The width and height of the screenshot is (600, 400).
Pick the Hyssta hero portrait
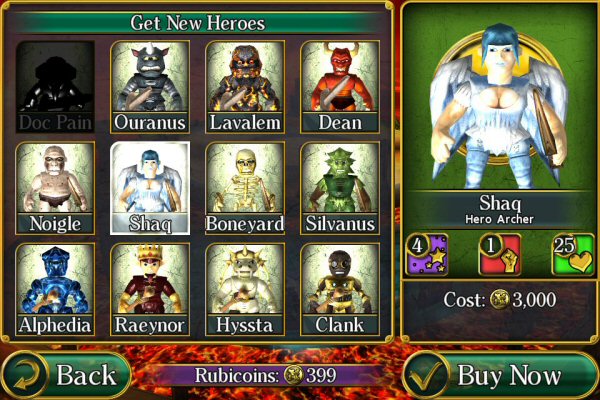[245, 289]
